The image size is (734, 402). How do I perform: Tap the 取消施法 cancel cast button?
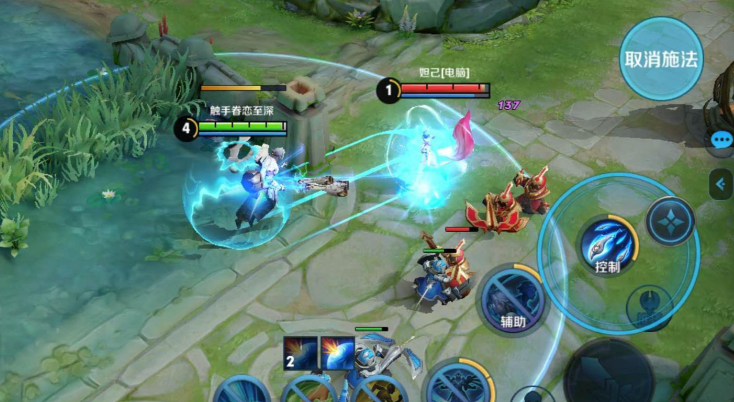661,58
